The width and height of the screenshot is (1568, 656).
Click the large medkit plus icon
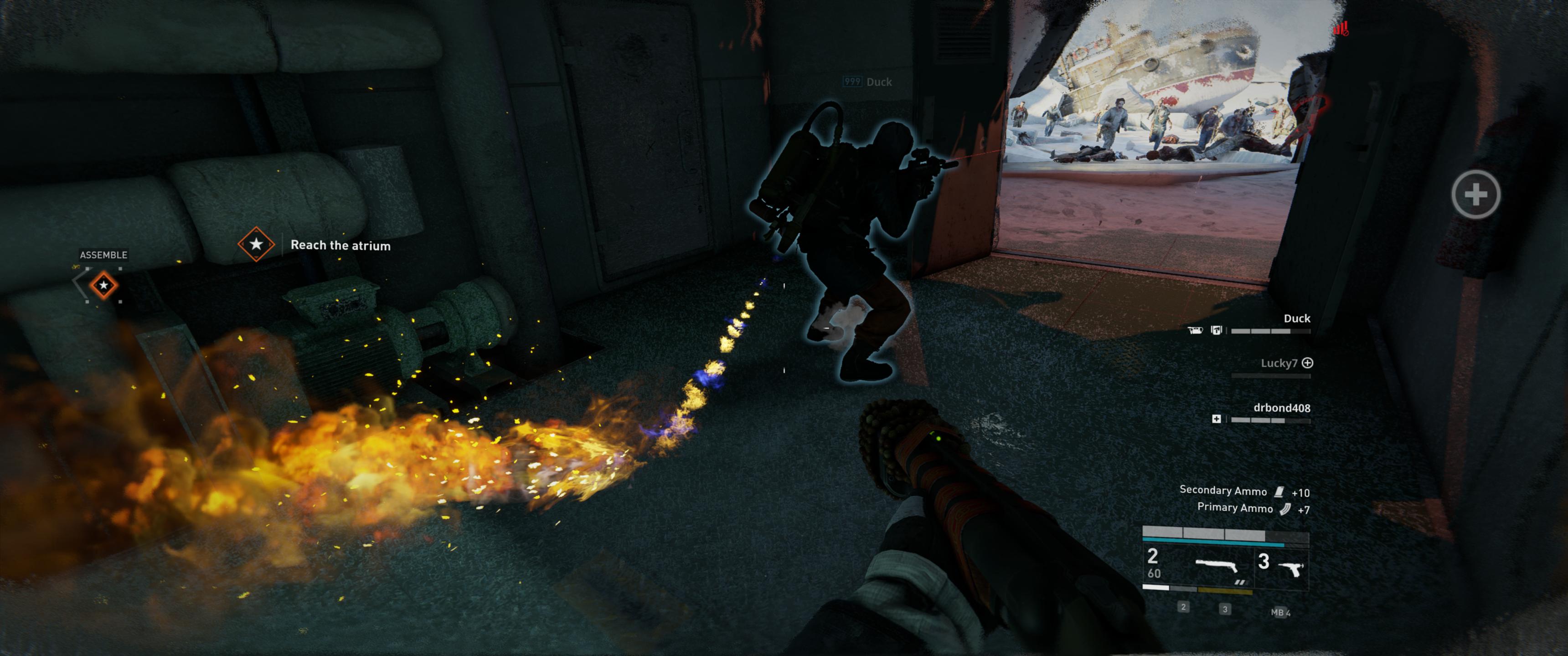[1475, 195]
